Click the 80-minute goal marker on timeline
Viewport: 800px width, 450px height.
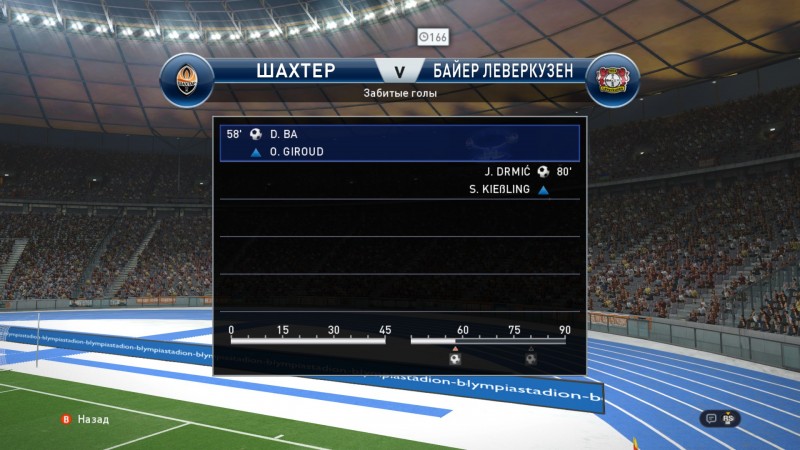tap(531, 358)
